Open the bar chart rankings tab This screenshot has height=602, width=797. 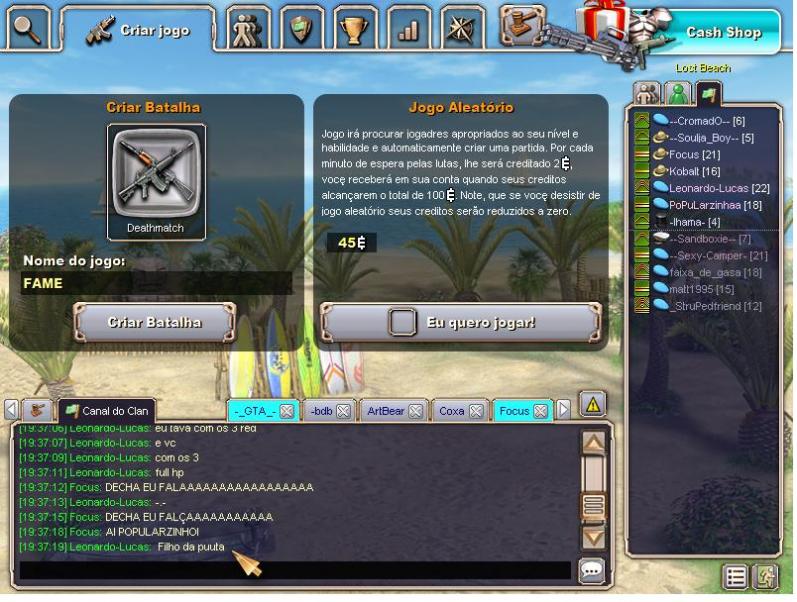pyautogui.click(x=407, y=29)
